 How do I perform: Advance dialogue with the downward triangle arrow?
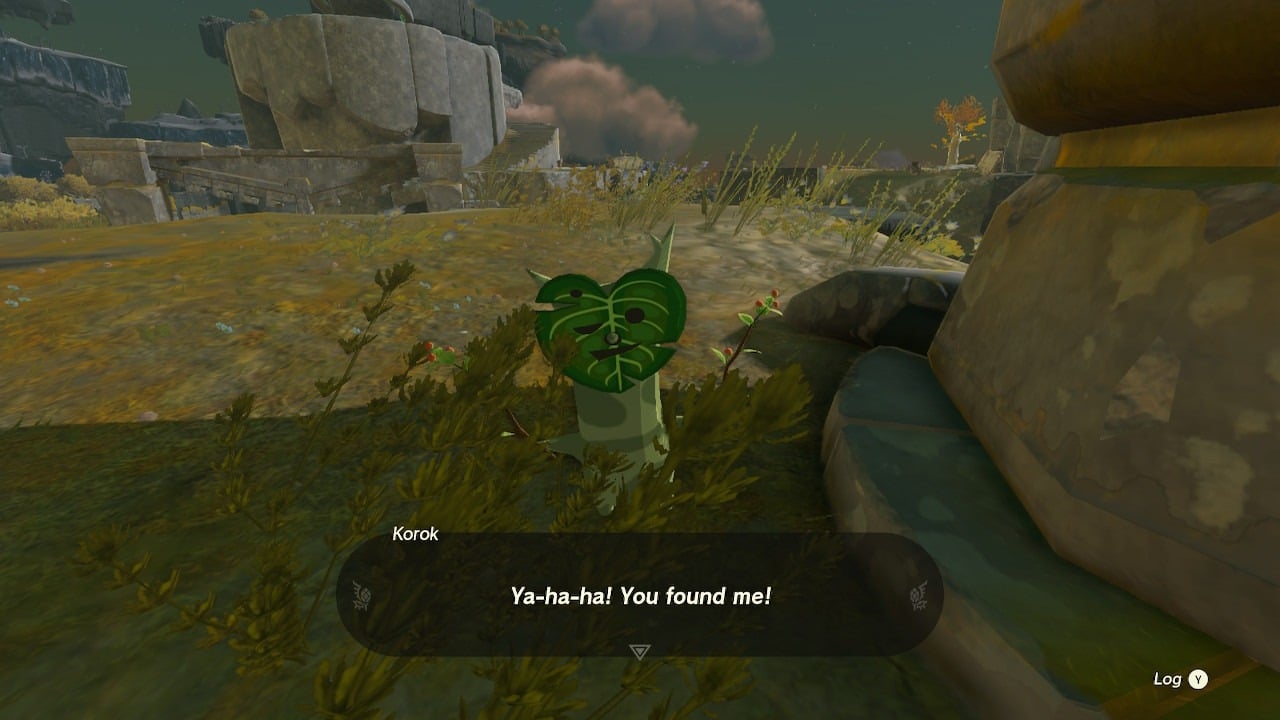coord(640,652)
